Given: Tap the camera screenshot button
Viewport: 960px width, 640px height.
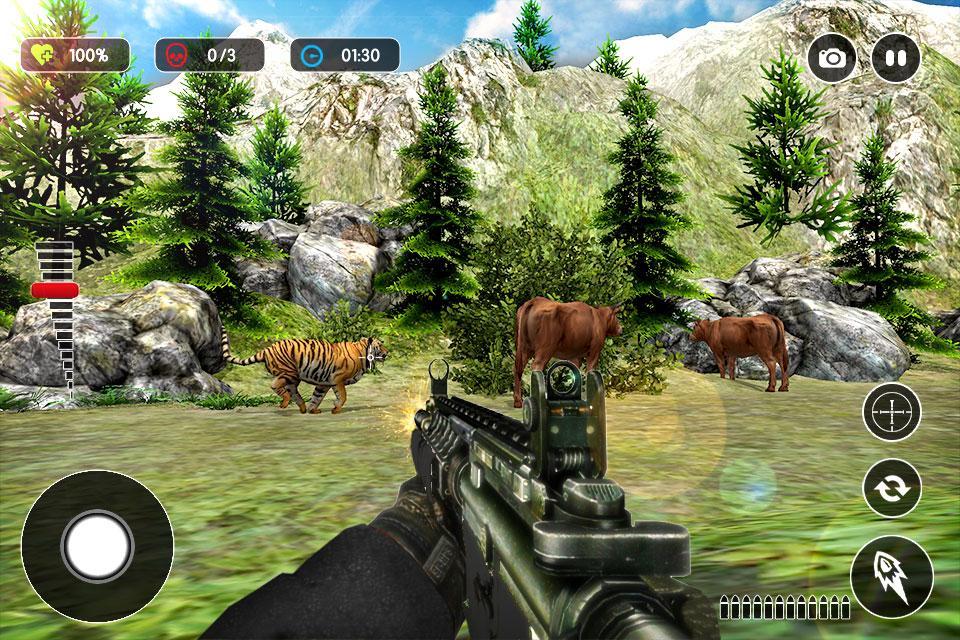Looking at the screenshot, I should coord(832,57).
